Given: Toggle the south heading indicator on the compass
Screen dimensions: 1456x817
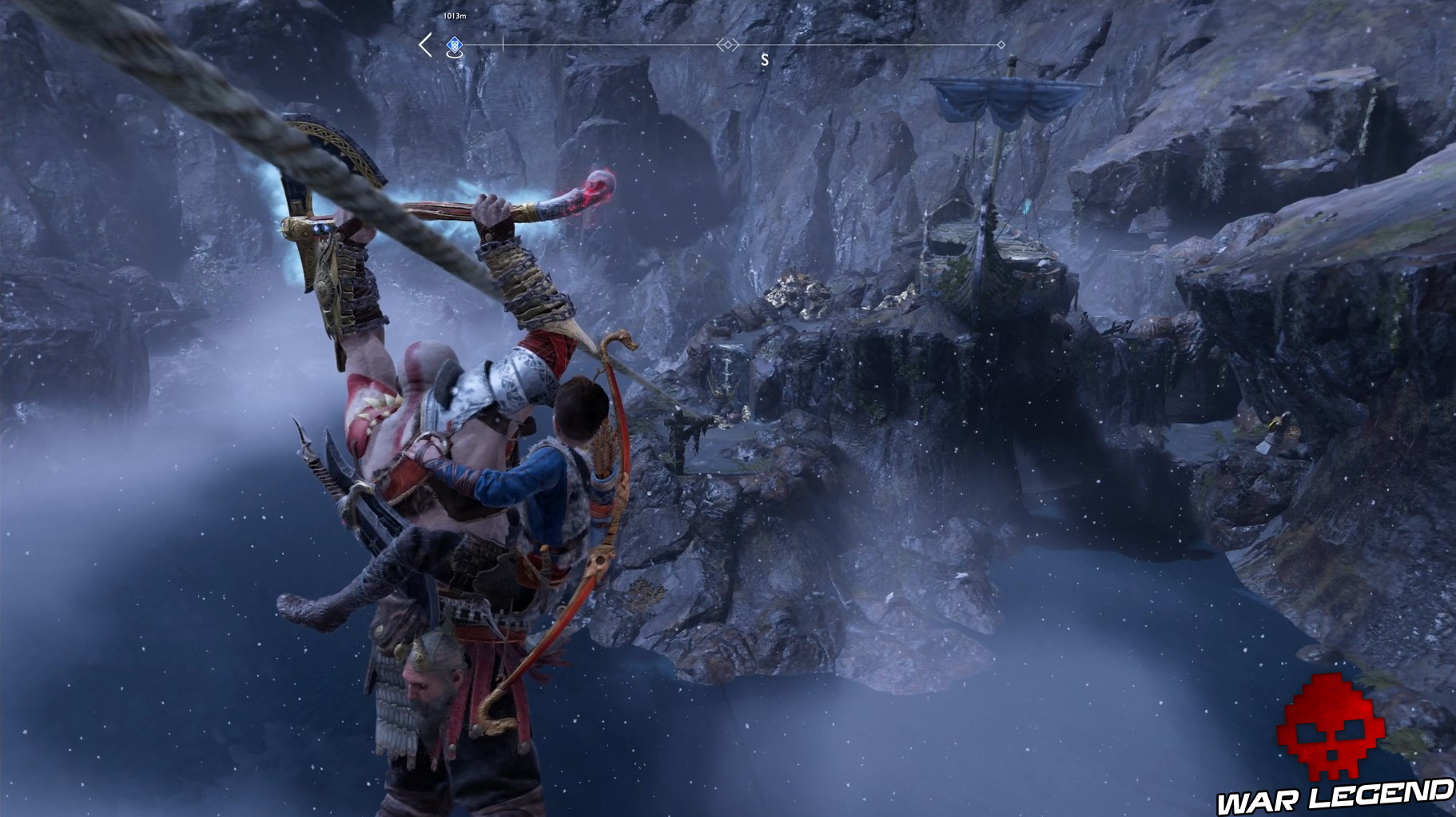Looking at the screenshot, I should coord(766,58).
